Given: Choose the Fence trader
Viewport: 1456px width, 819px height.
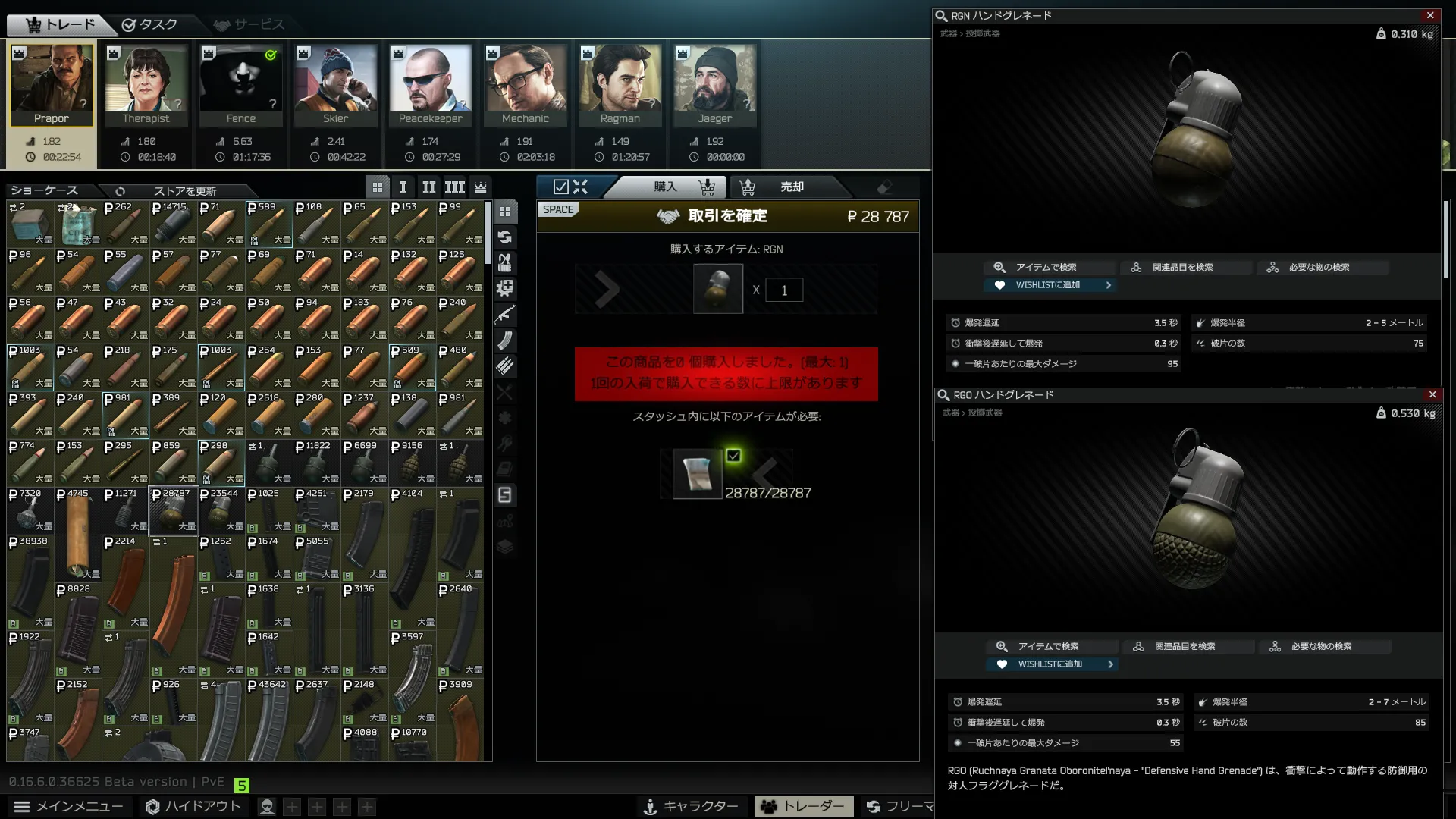Looking at the screenshot, I should pos(240,85).
